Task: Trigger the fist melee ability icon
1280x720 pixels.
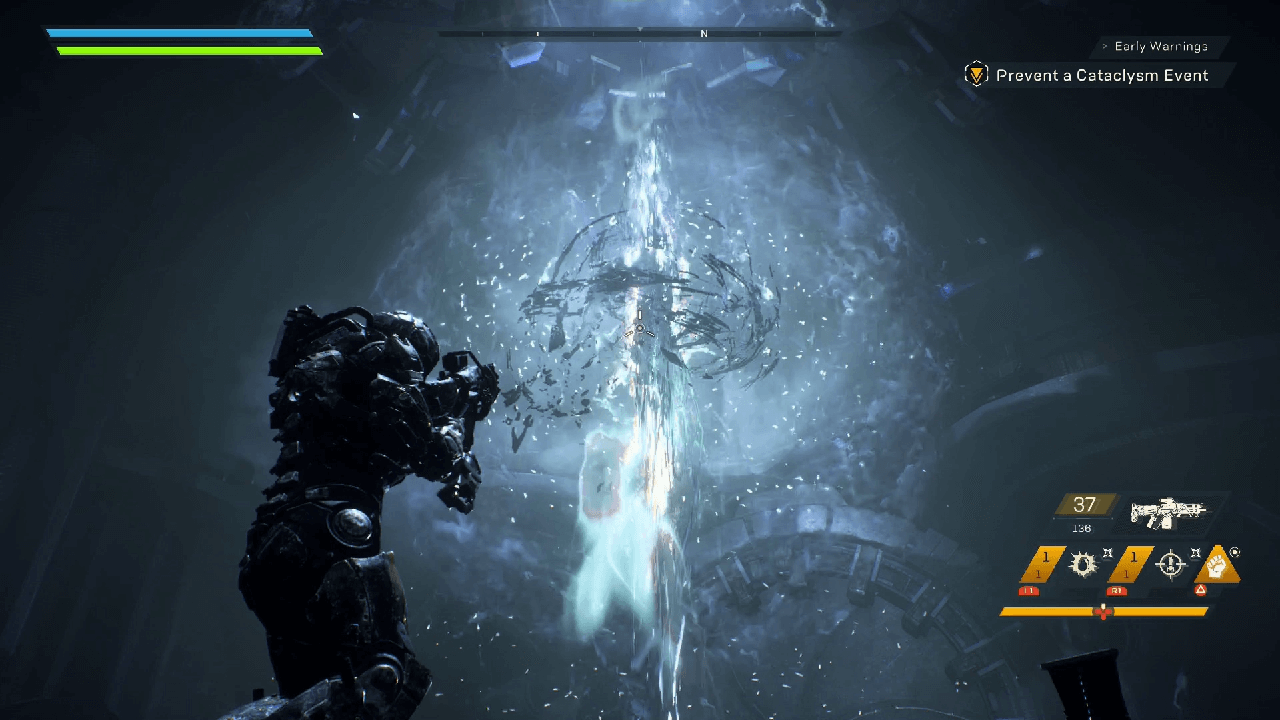Action: point(1217,565)
